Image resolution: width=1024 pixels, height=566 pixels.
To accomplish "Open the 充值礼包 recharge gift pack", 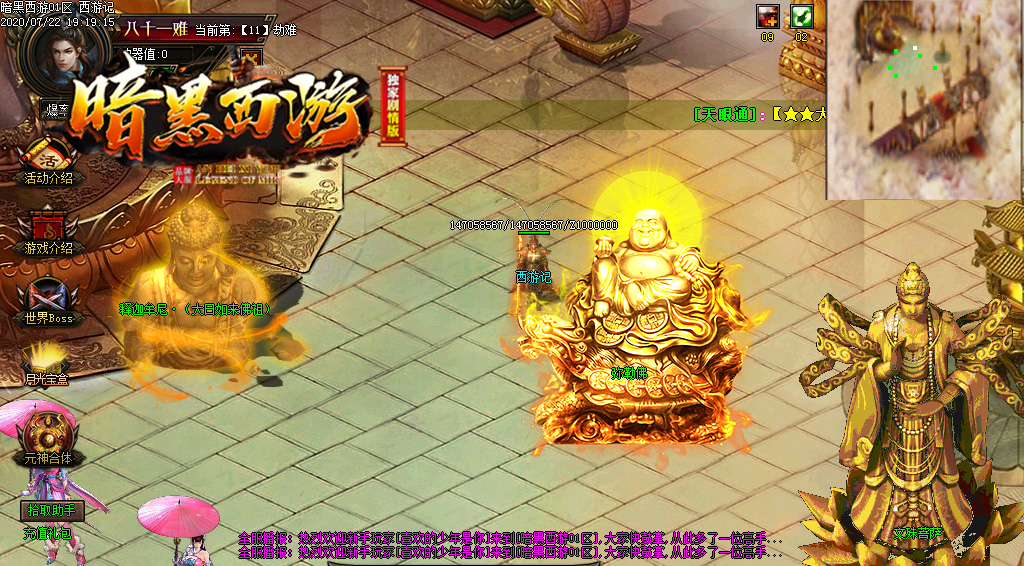I will coord(47,534).
